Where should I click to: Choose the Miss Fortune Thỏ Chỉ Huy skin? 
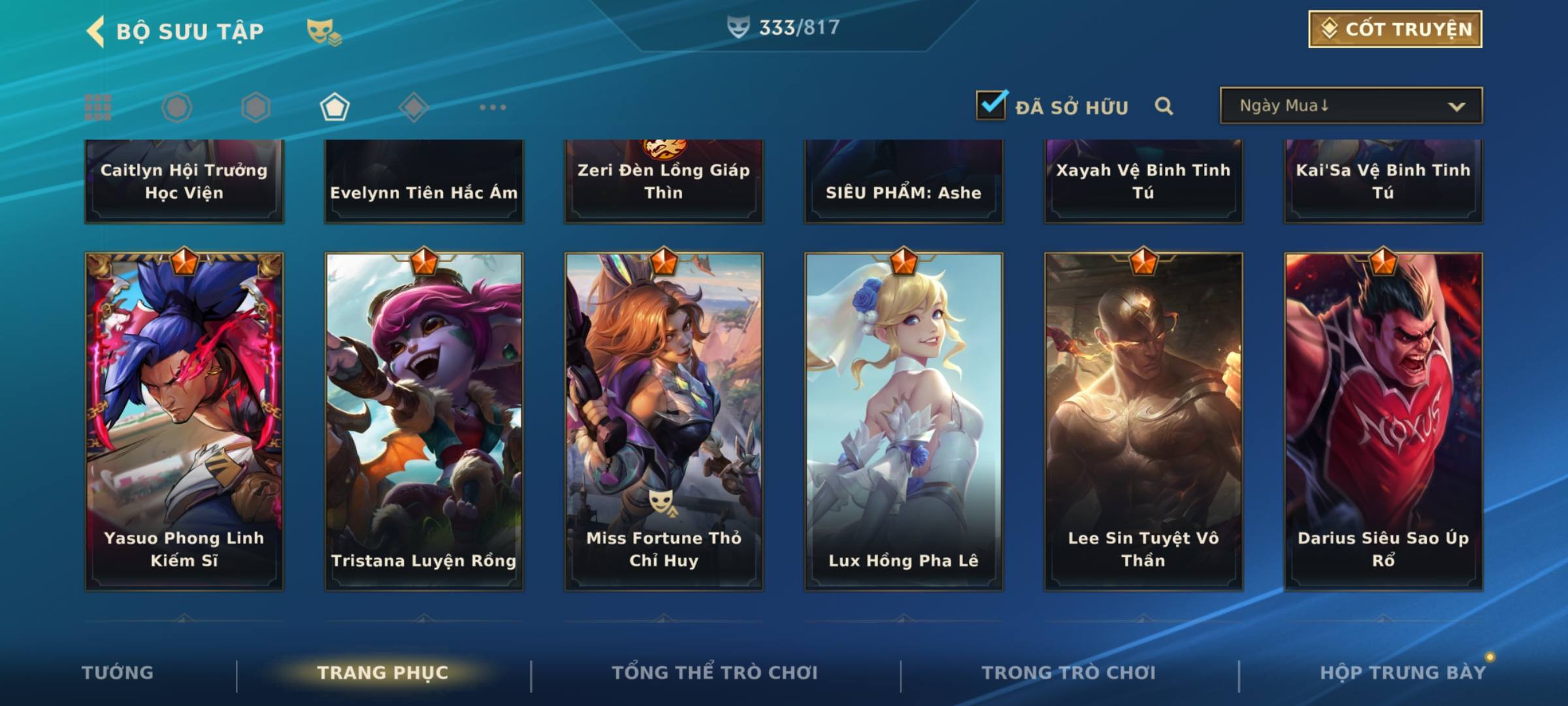[x=664, y=422]
